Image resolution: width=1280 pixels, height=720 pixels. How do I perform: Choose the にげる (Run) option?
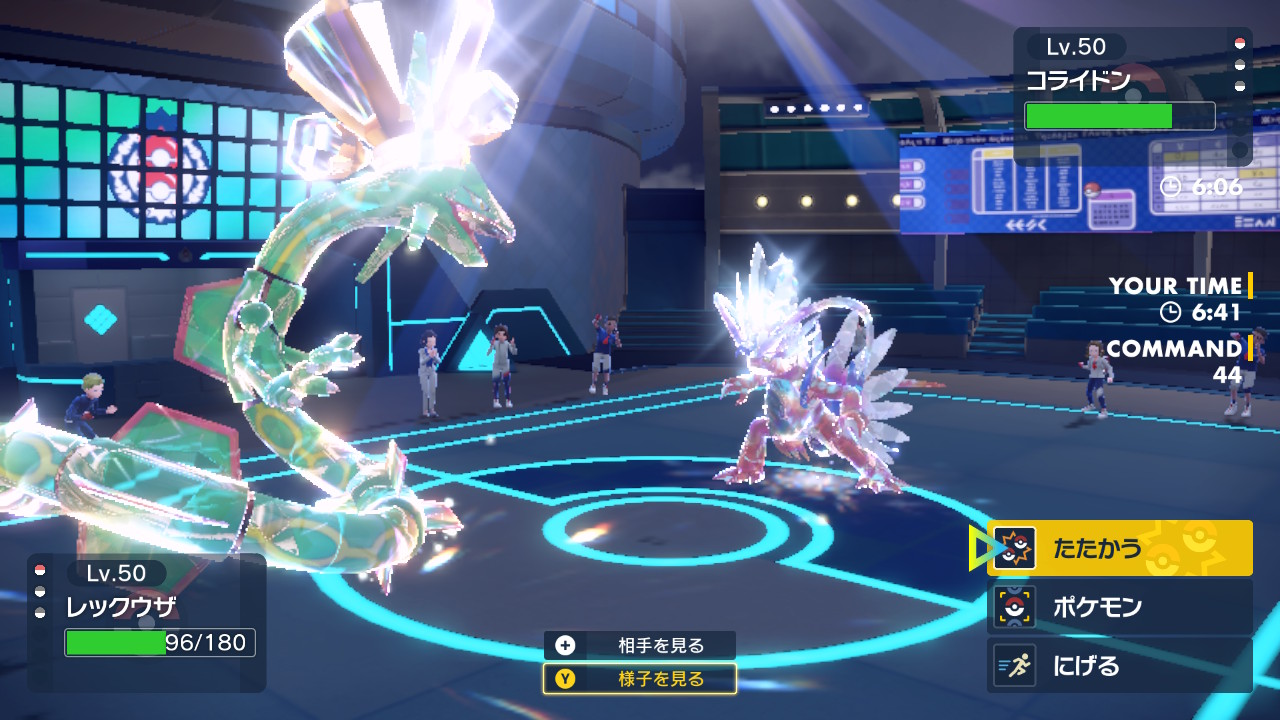pos(1119,666)
